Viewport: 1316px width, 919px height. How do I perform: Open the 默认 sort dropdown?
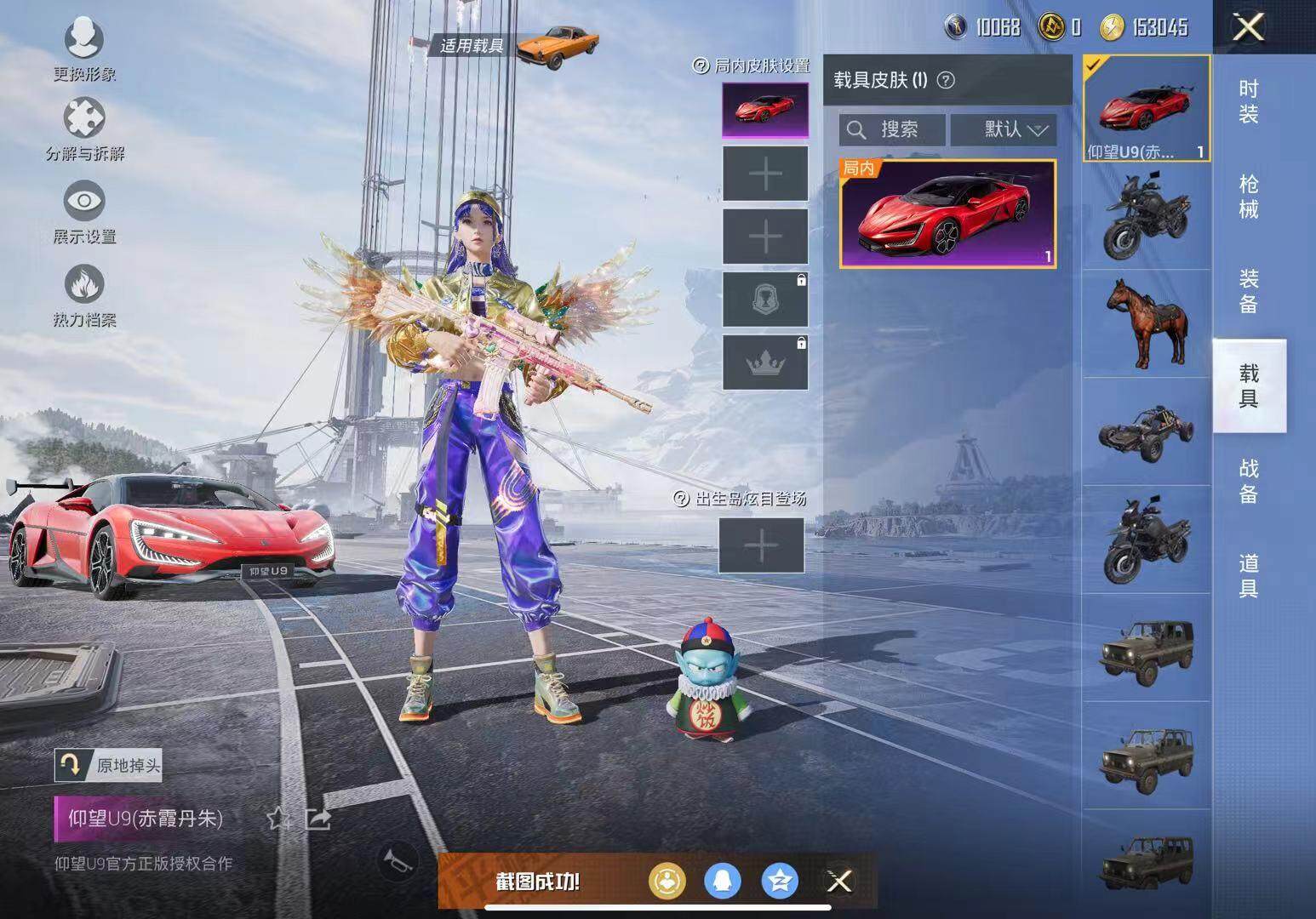tap(1004, 129)
